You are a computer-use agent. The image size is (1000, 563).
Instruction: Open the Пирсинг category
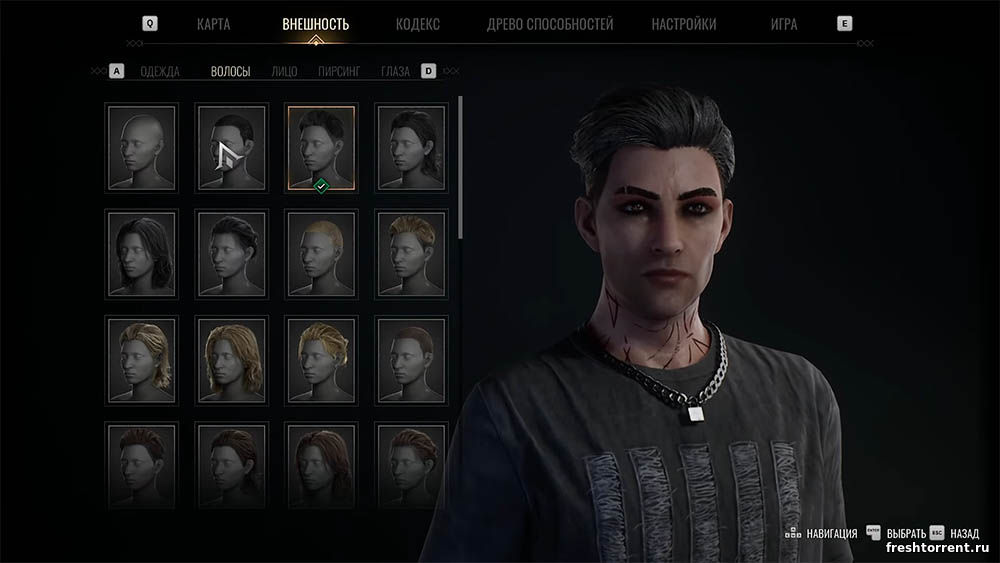coord(339,71)
